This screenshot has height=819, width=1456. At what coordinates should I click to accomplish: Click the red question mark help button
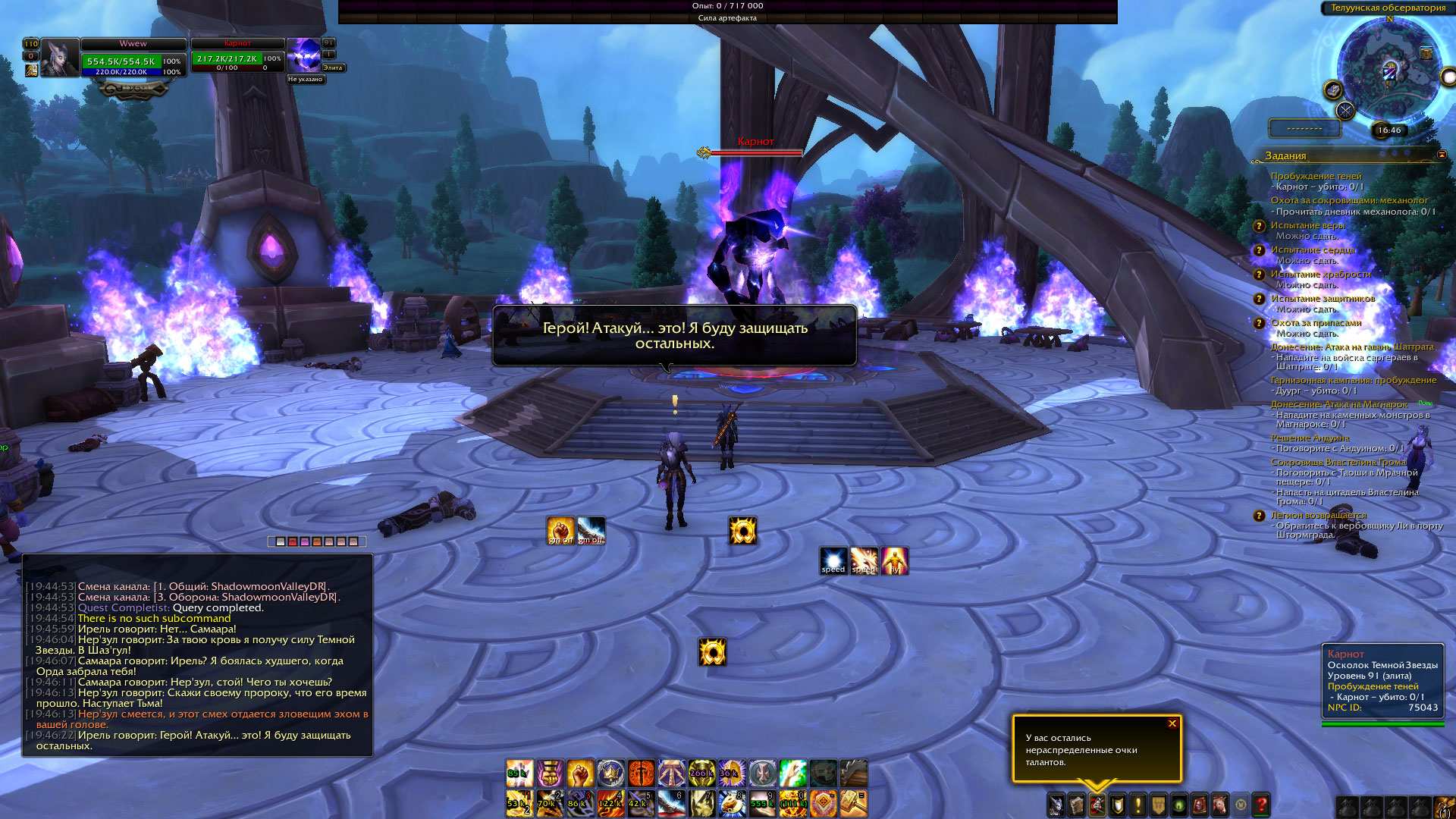[x=1261, y=805]
